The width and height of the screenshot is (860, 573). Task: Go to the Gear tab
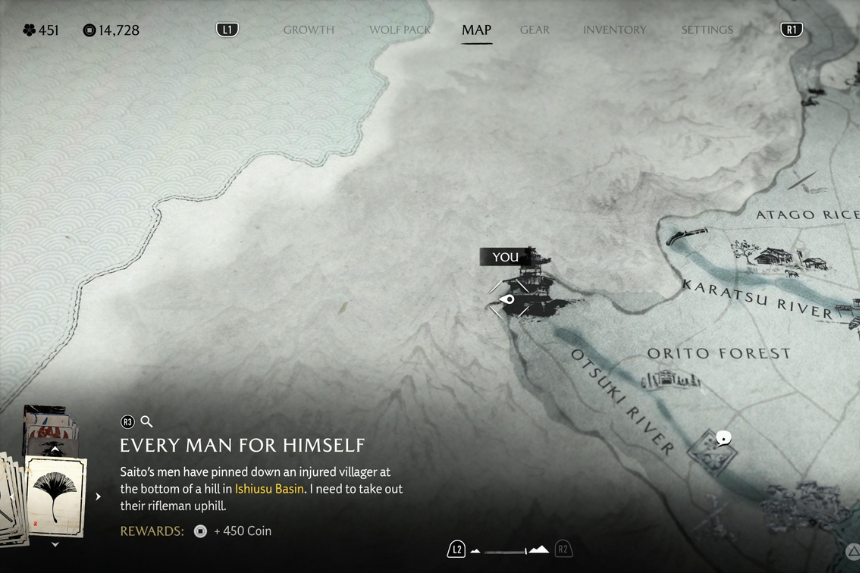pos(534,30)
